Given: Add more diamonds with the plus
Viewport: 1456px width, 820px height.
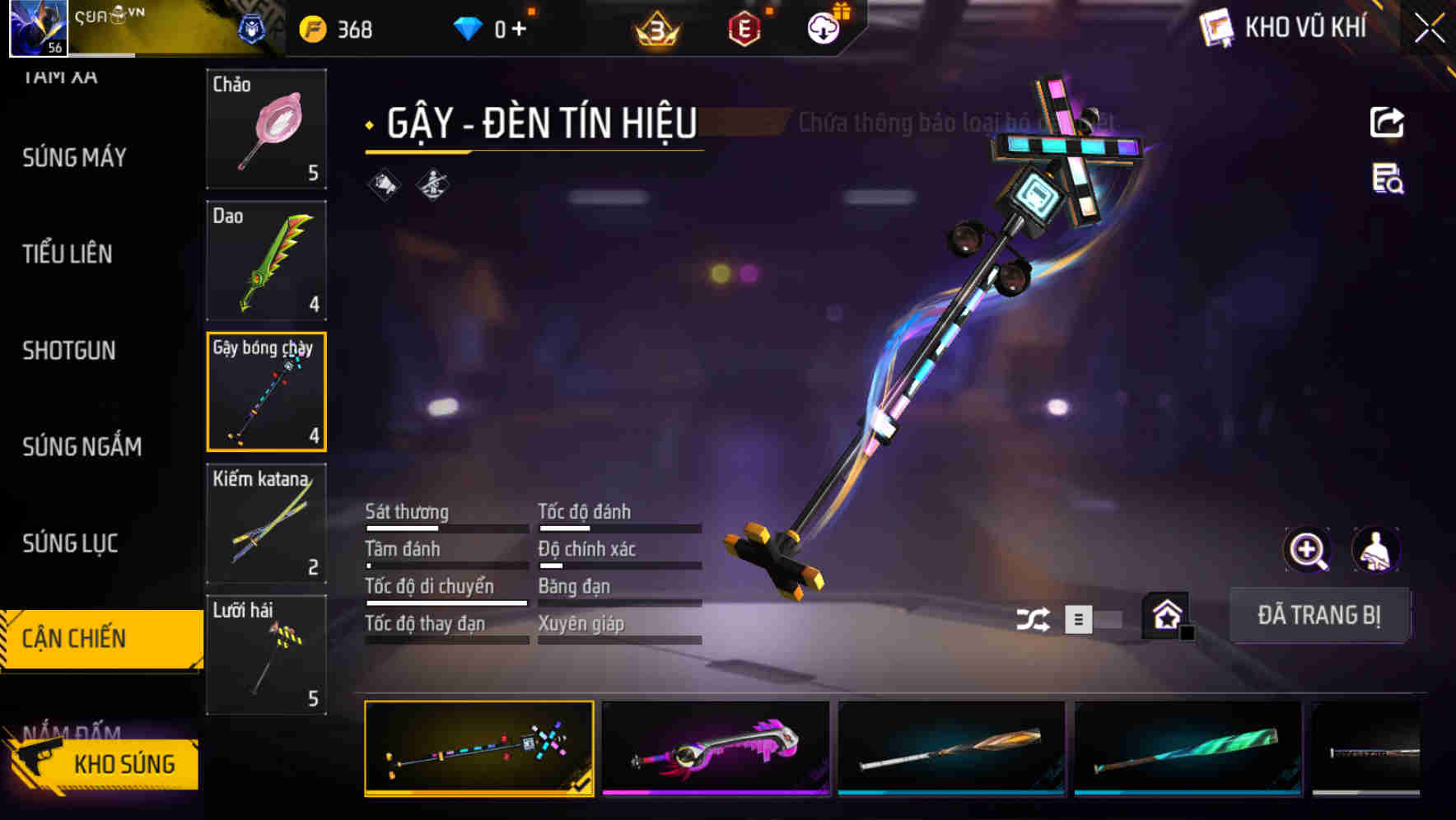Looking at the screenshot, I should click(x=519, y=30).
